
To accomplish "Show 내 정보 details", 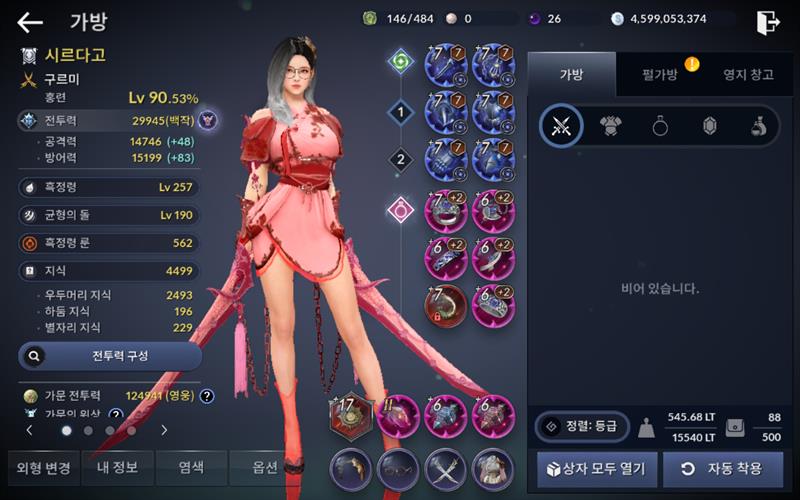I will coord(118,468).
